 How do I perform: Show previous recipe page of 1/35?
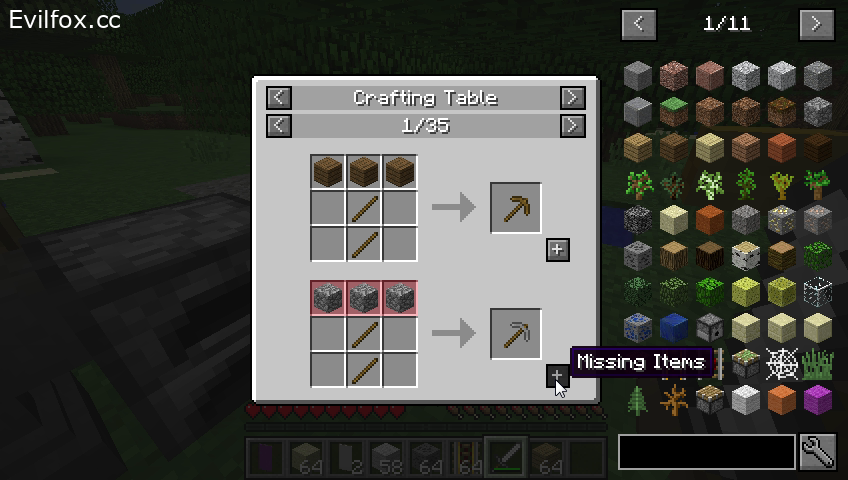(x=279, y=125)
